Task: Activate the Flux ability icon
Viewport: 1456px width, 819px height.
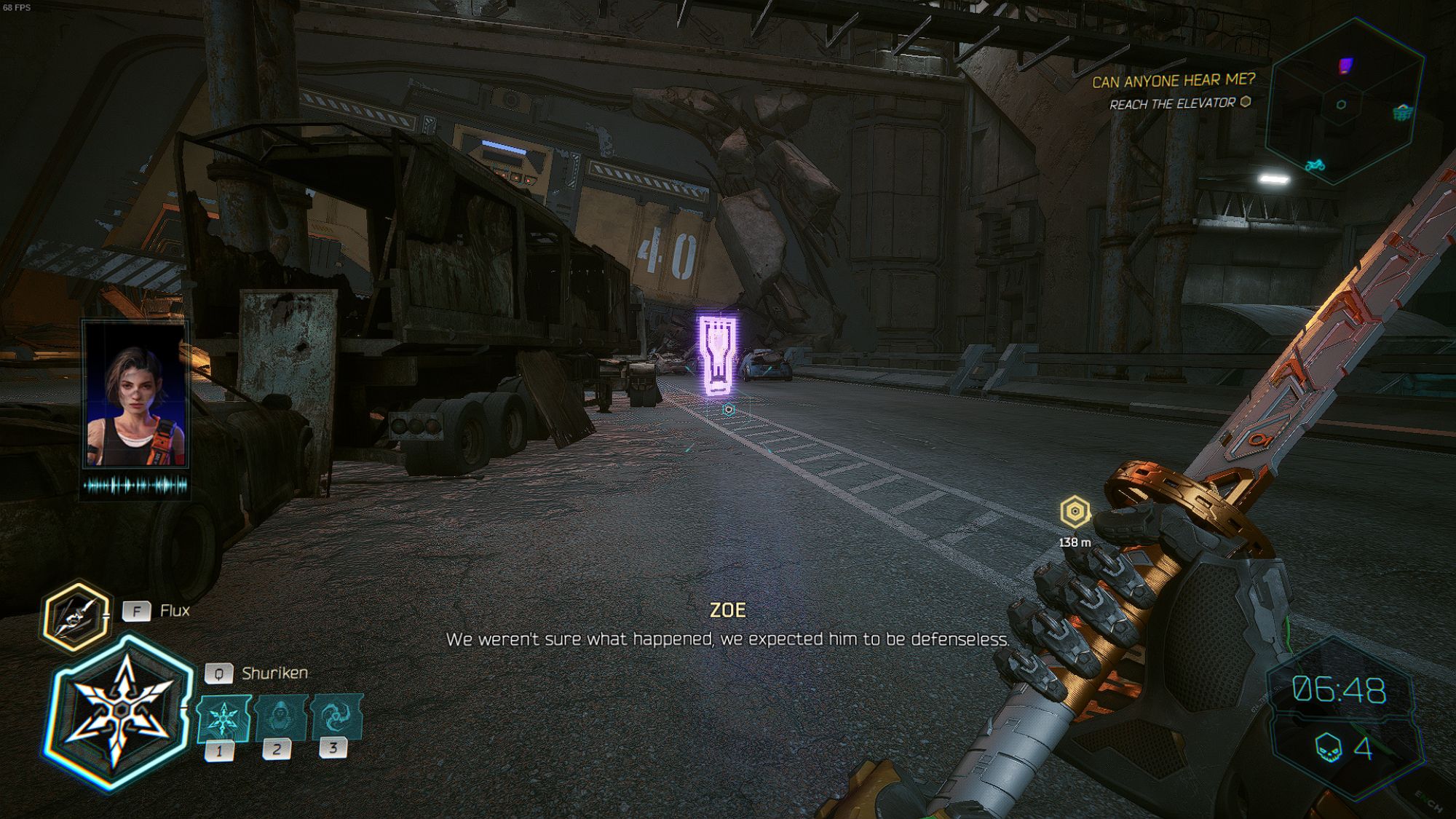Action: tap(75, 616)
